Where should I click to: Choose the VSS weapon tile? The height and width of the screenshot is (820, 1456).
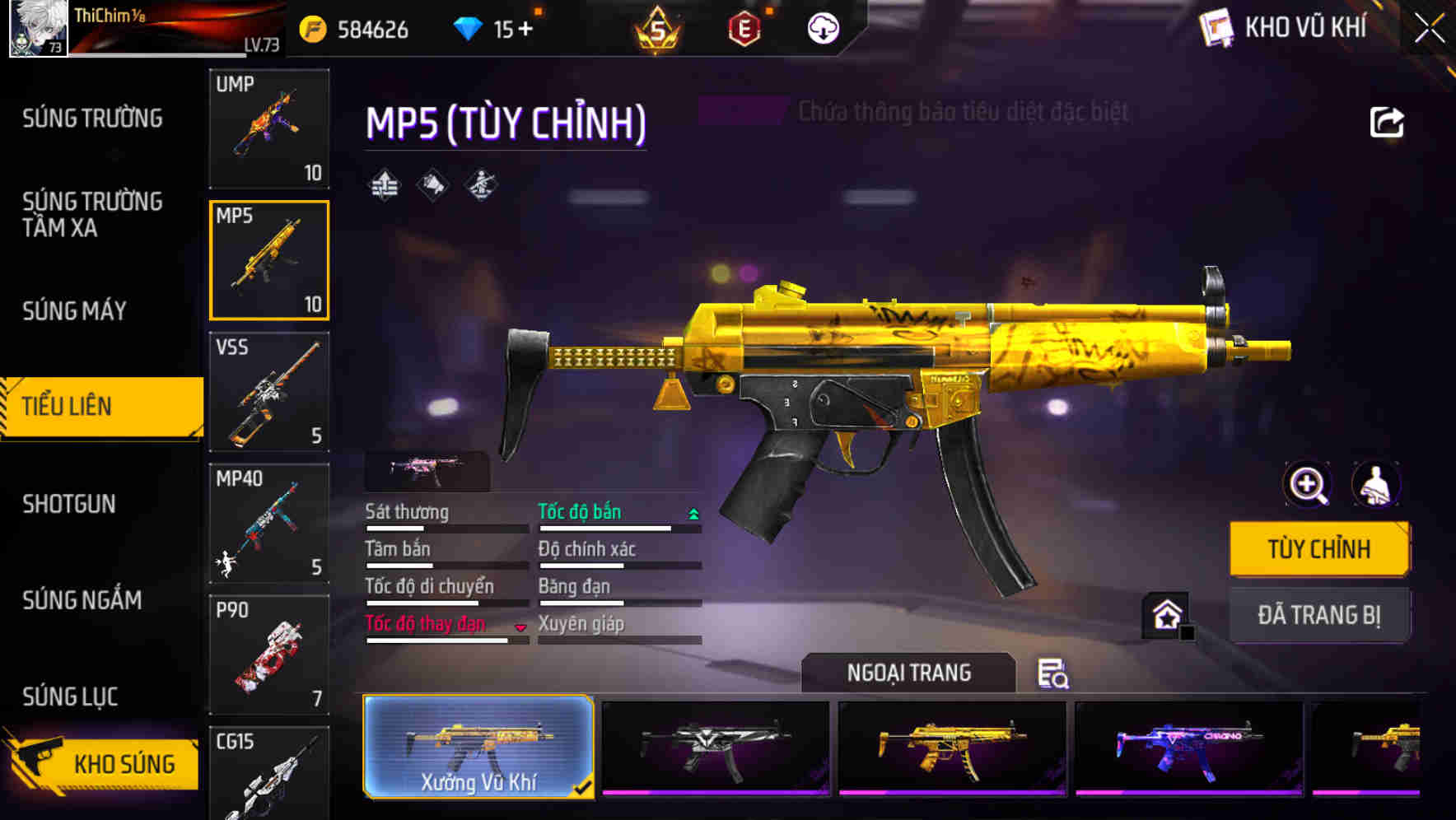269,392
